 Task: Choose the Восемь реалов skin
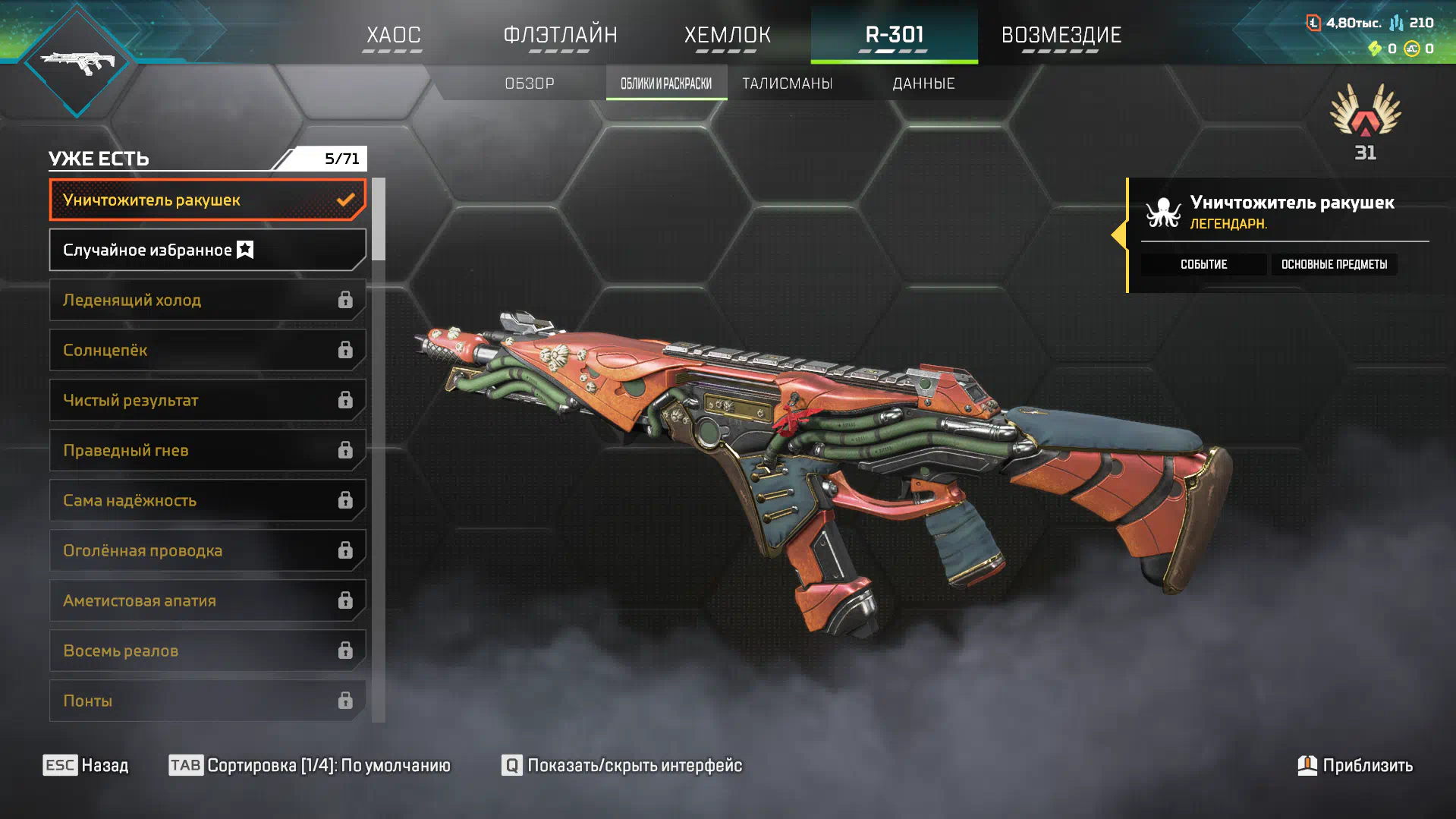pyautogui.click(x=207, y=651)
